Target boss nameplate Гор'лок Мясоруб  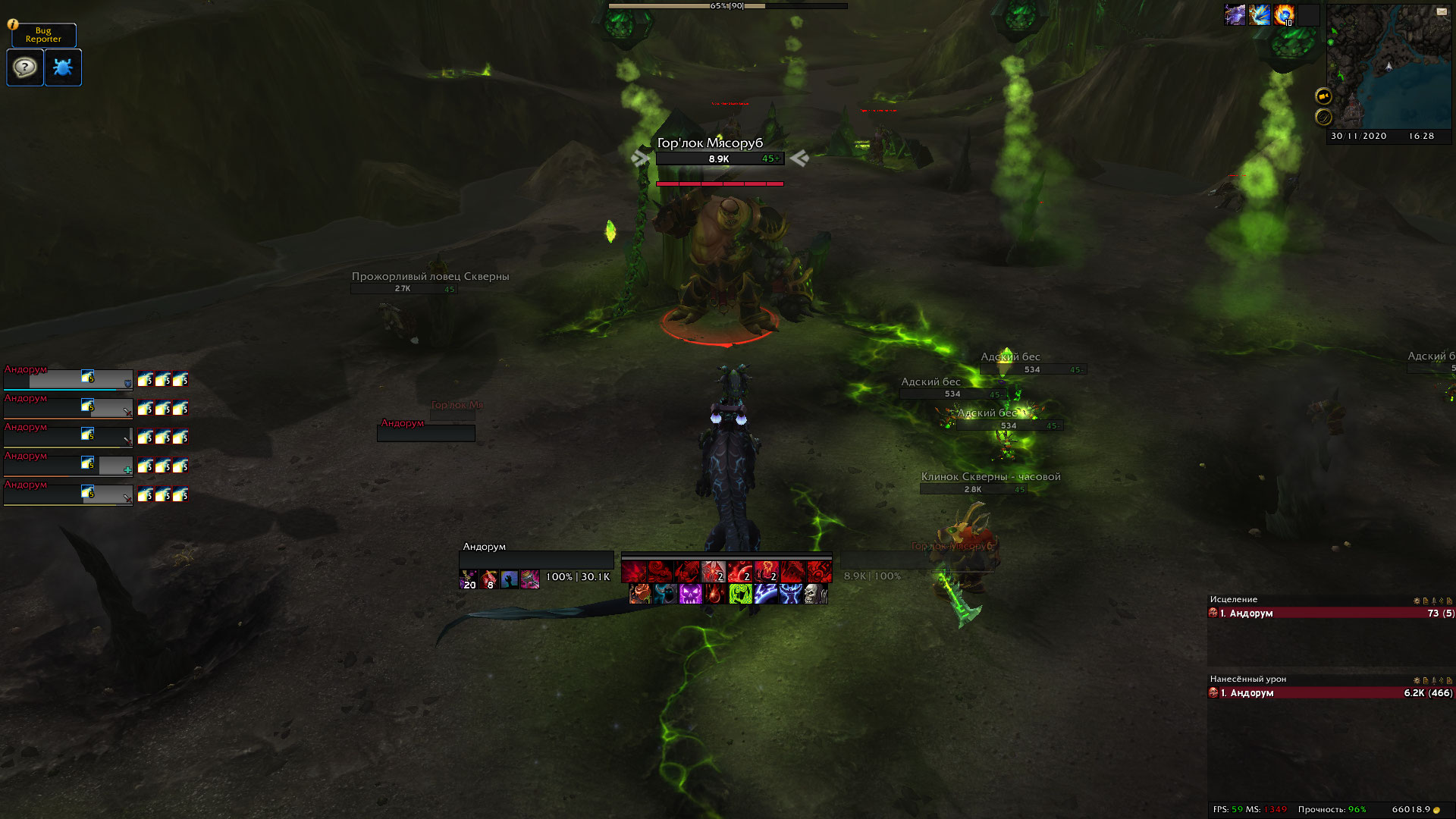point(719,158)
